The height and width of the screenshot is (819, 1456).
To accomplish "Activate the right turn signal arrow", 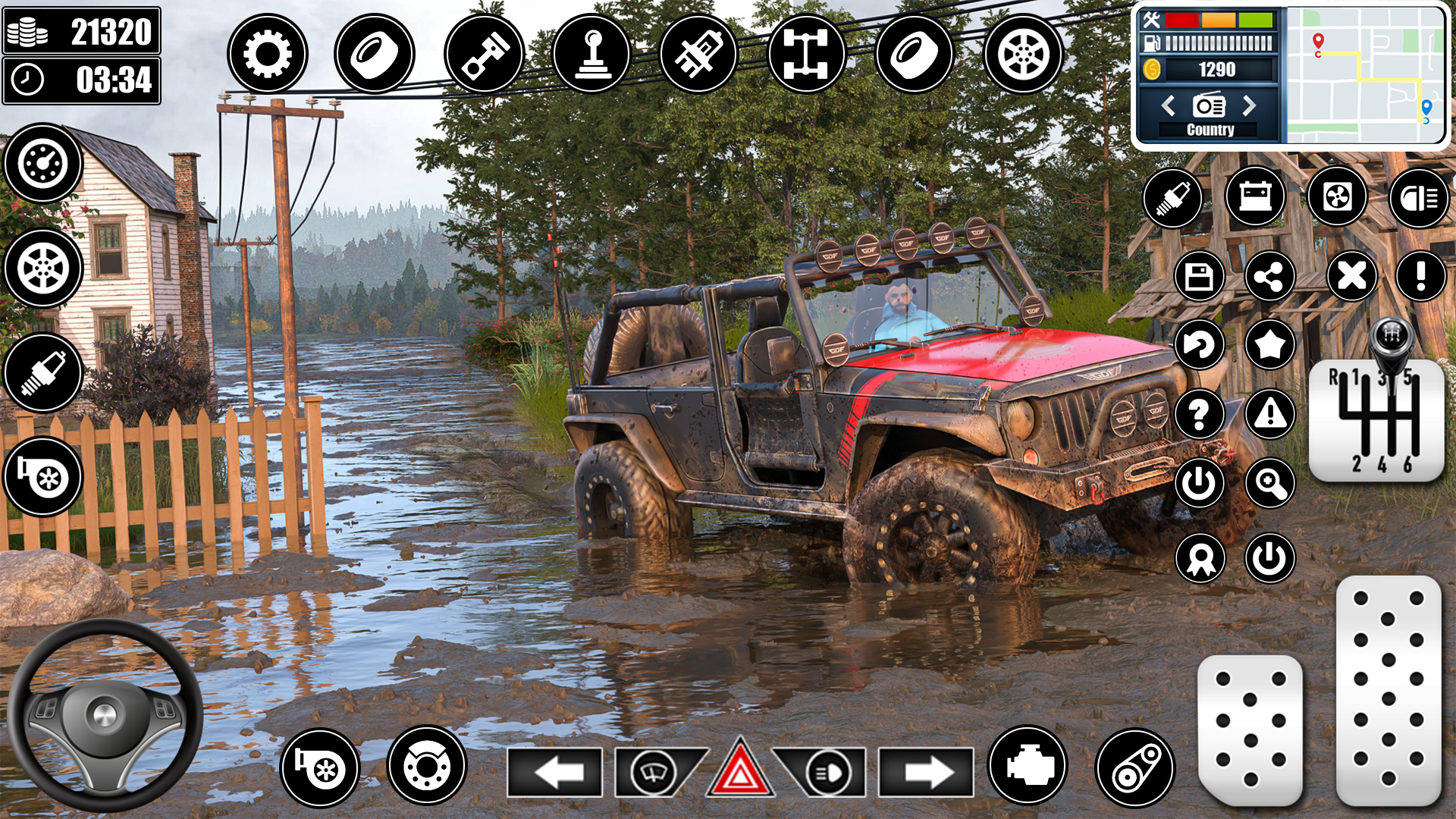I will (x=927, y=773).
